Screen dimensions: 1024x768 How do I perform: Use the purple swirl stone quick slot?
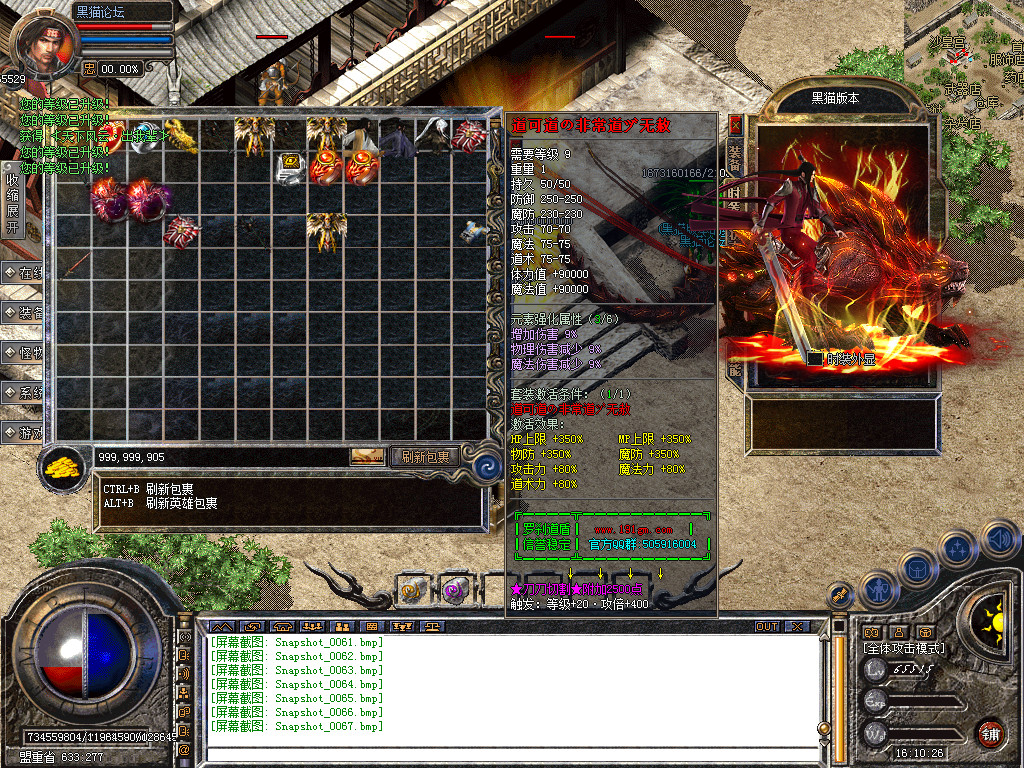point(456,590)
